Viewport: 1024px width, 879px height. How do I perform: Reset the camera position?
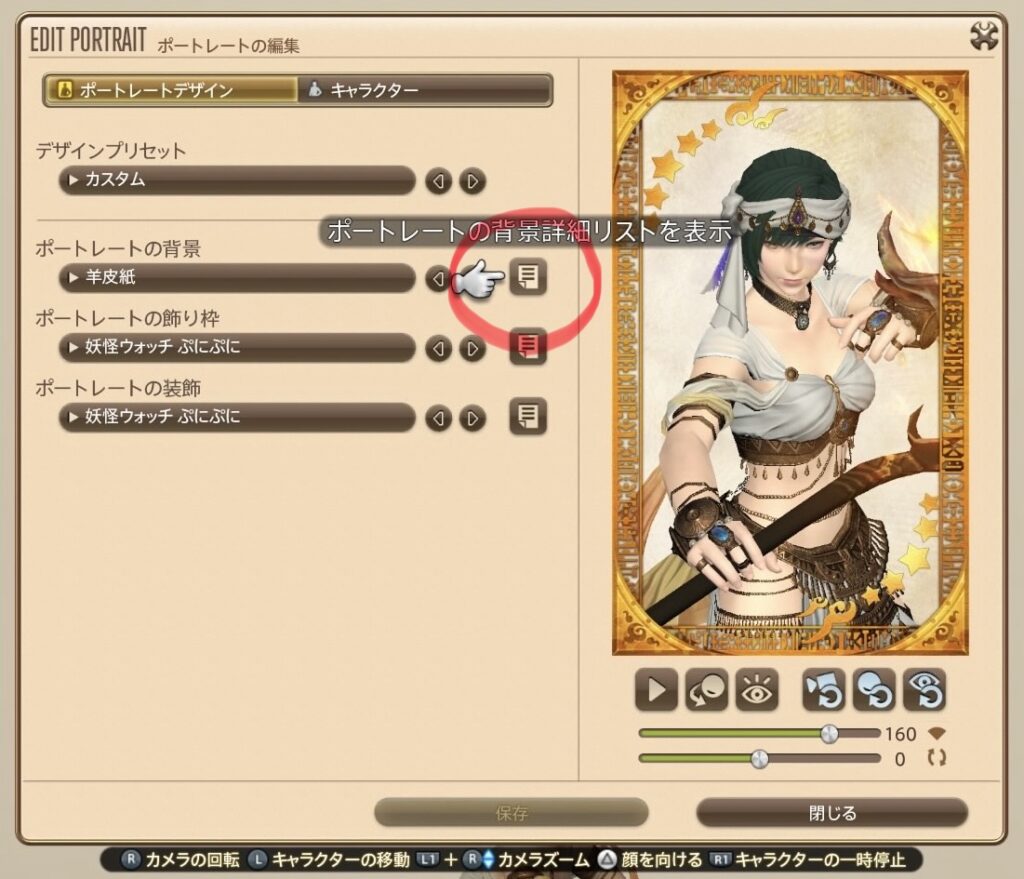[x=824, y=690]
